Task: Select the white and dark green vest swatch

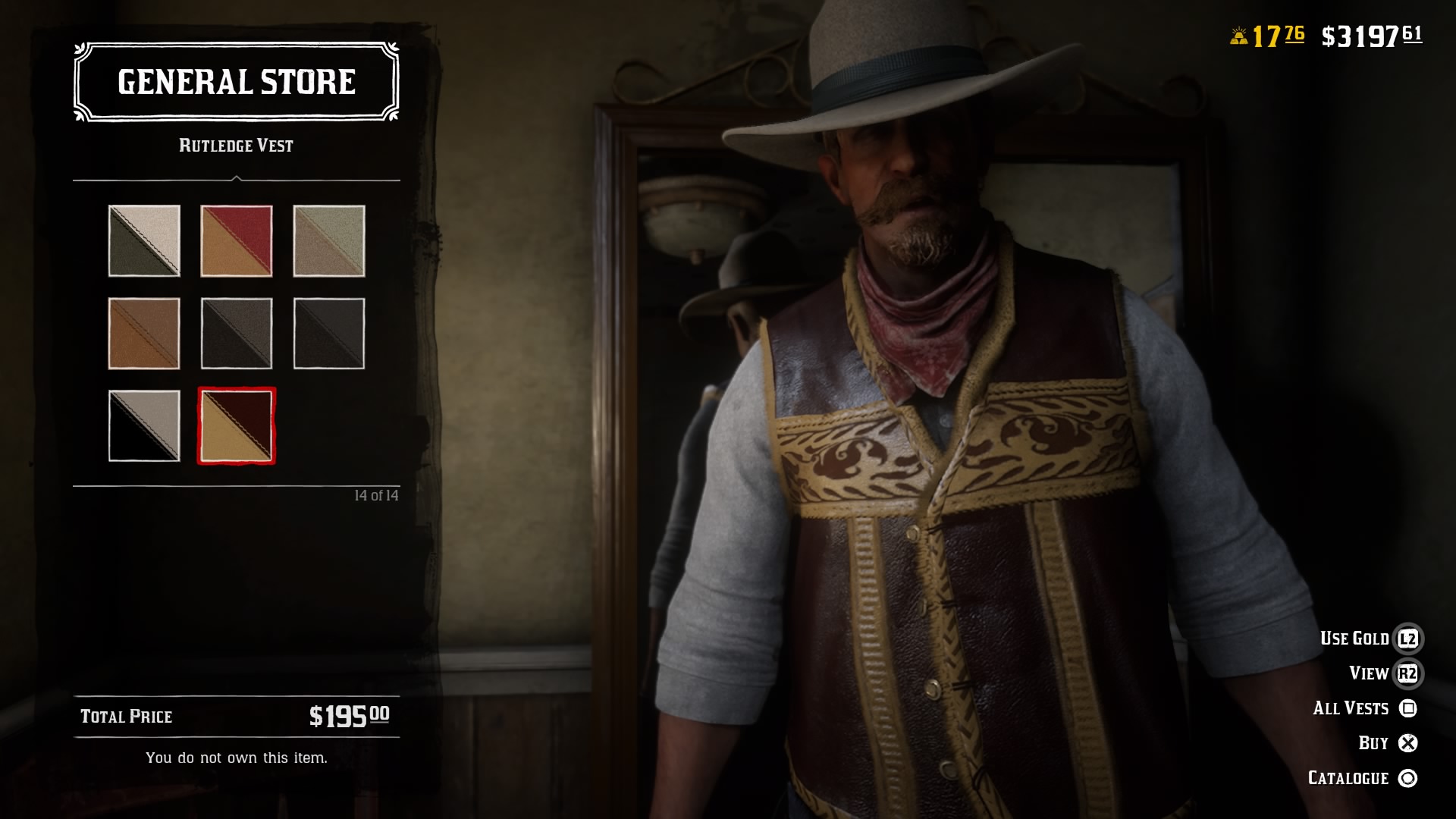Action: [144, 241]
